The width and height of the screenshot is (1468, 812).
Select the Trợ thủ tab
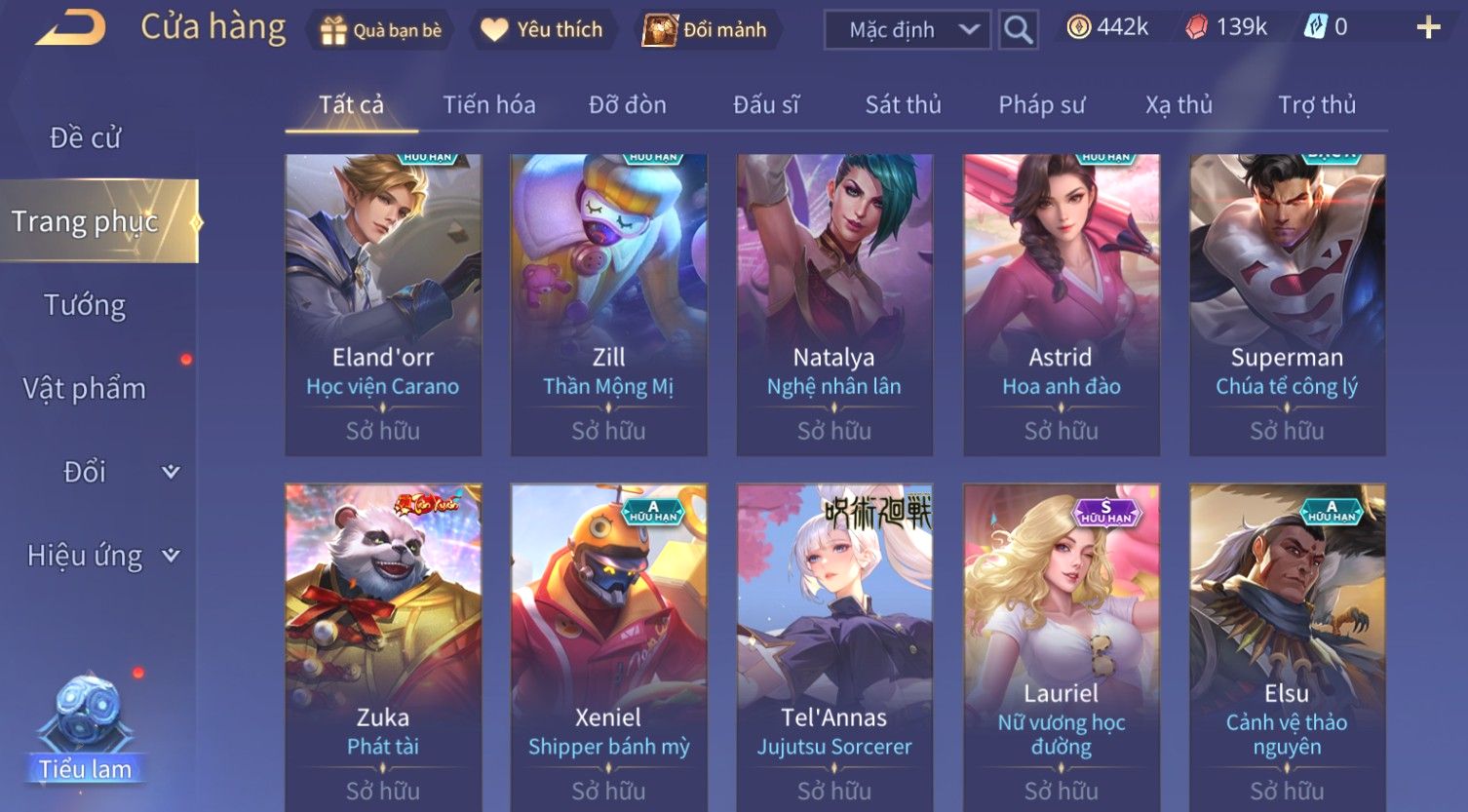pyautogui.click(x=1317, y=105)
